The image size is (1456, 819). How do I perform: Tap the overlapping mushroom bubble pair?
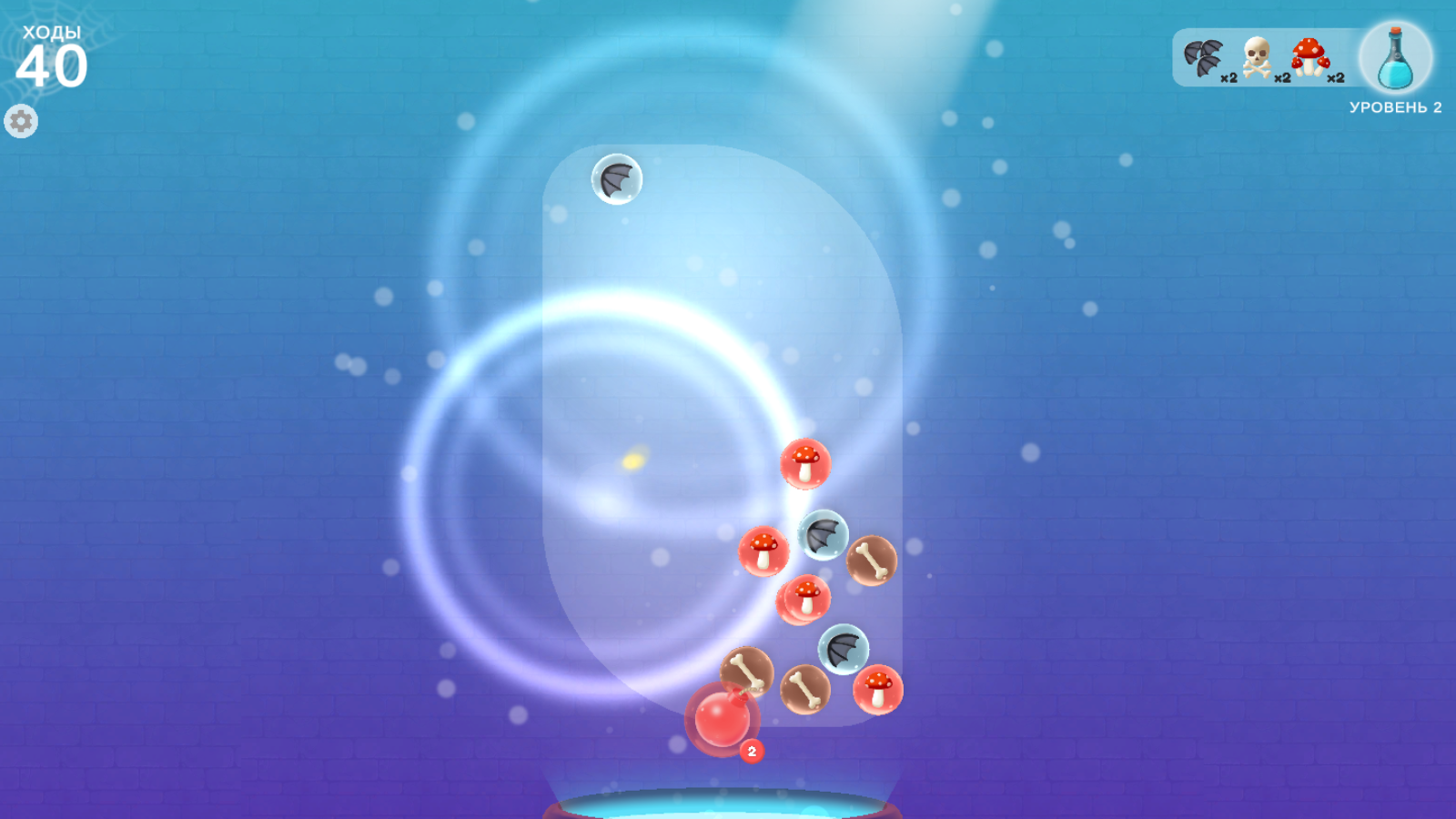[x=805, y=598]
